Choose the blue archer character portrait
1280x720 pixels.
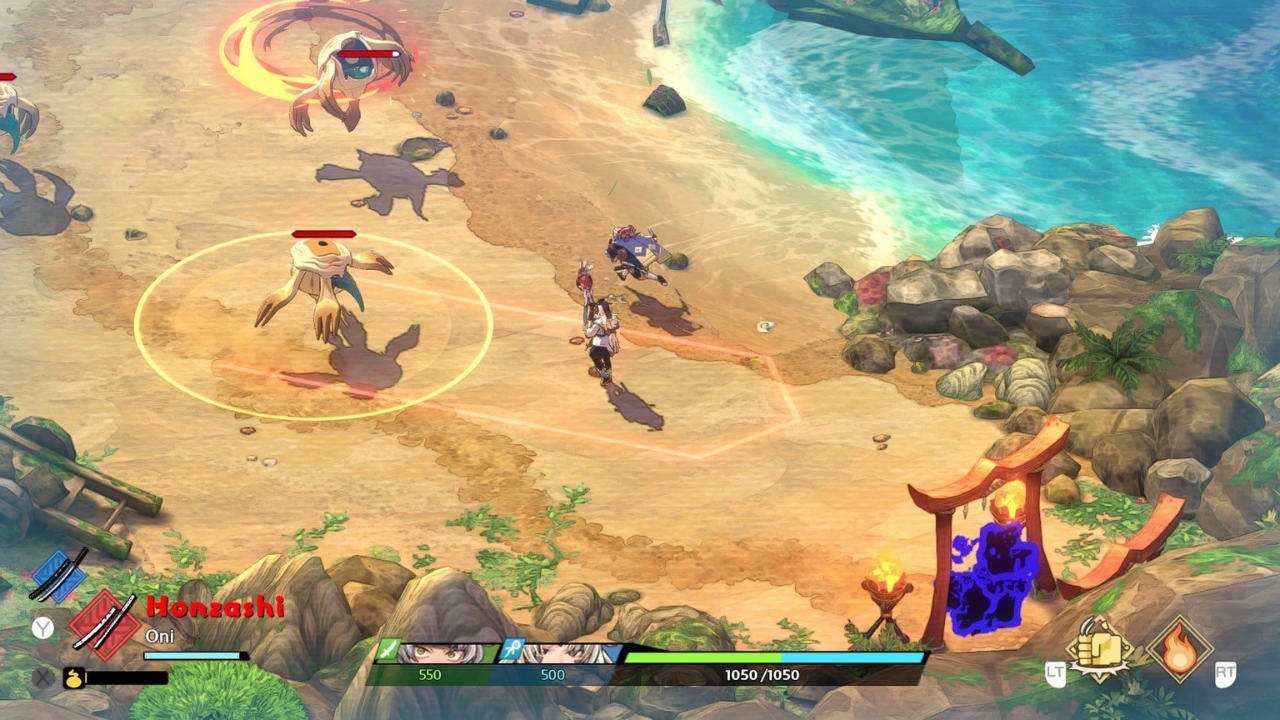pyautogui.click(x=556, y=654)
